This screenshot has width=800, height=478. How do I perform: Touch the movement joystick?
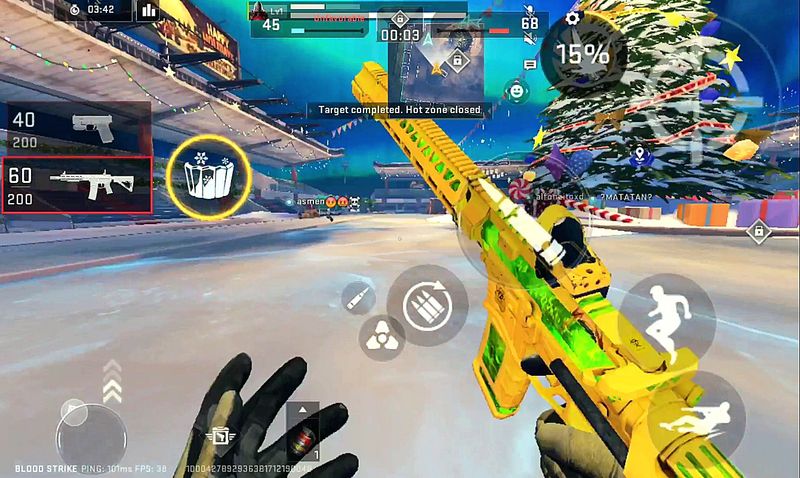click(x=90, y=434)
